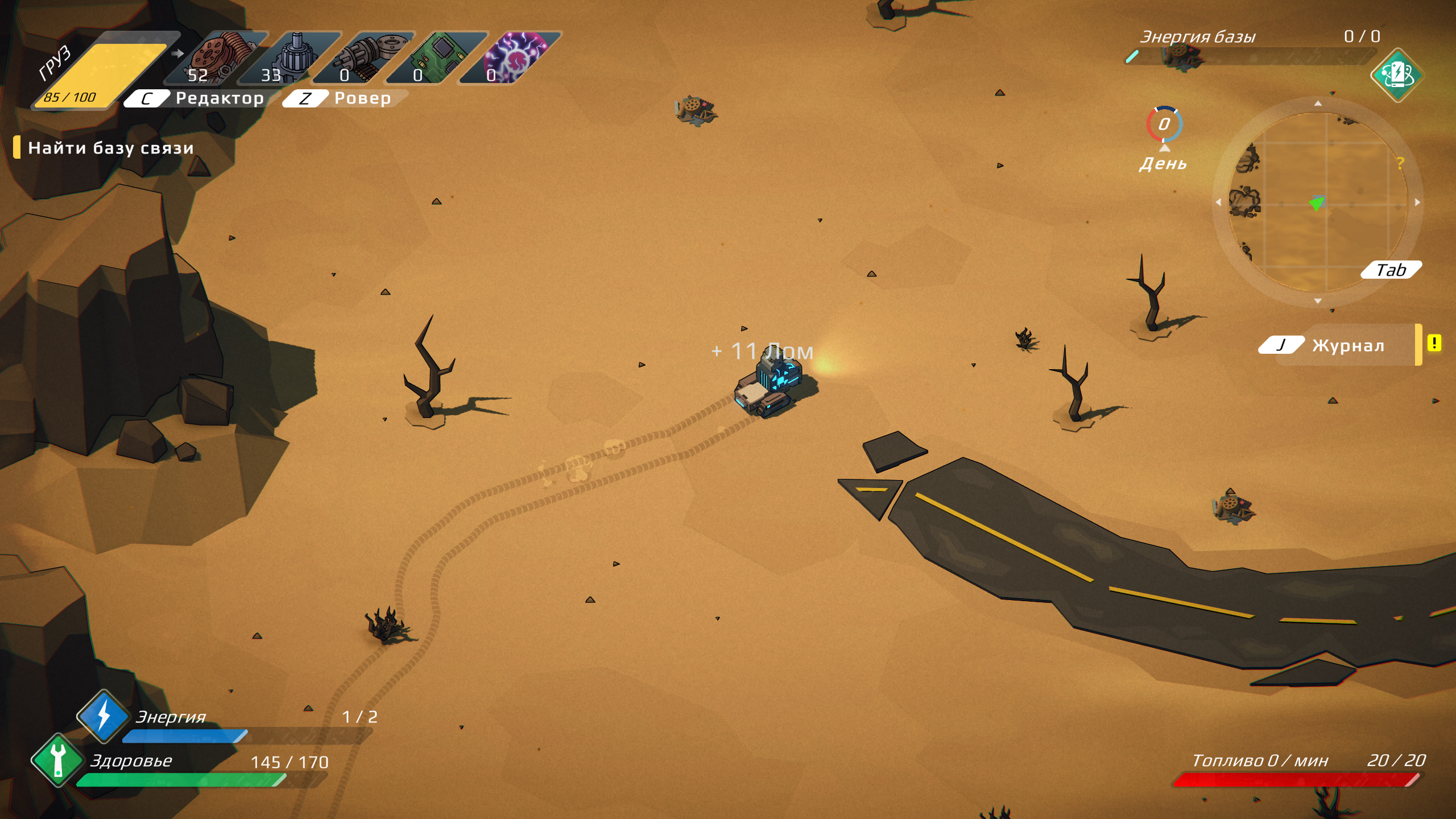The image size is (1456, 819).
Task: Click the green wrench health icon
Action: (x=57, y=760)
